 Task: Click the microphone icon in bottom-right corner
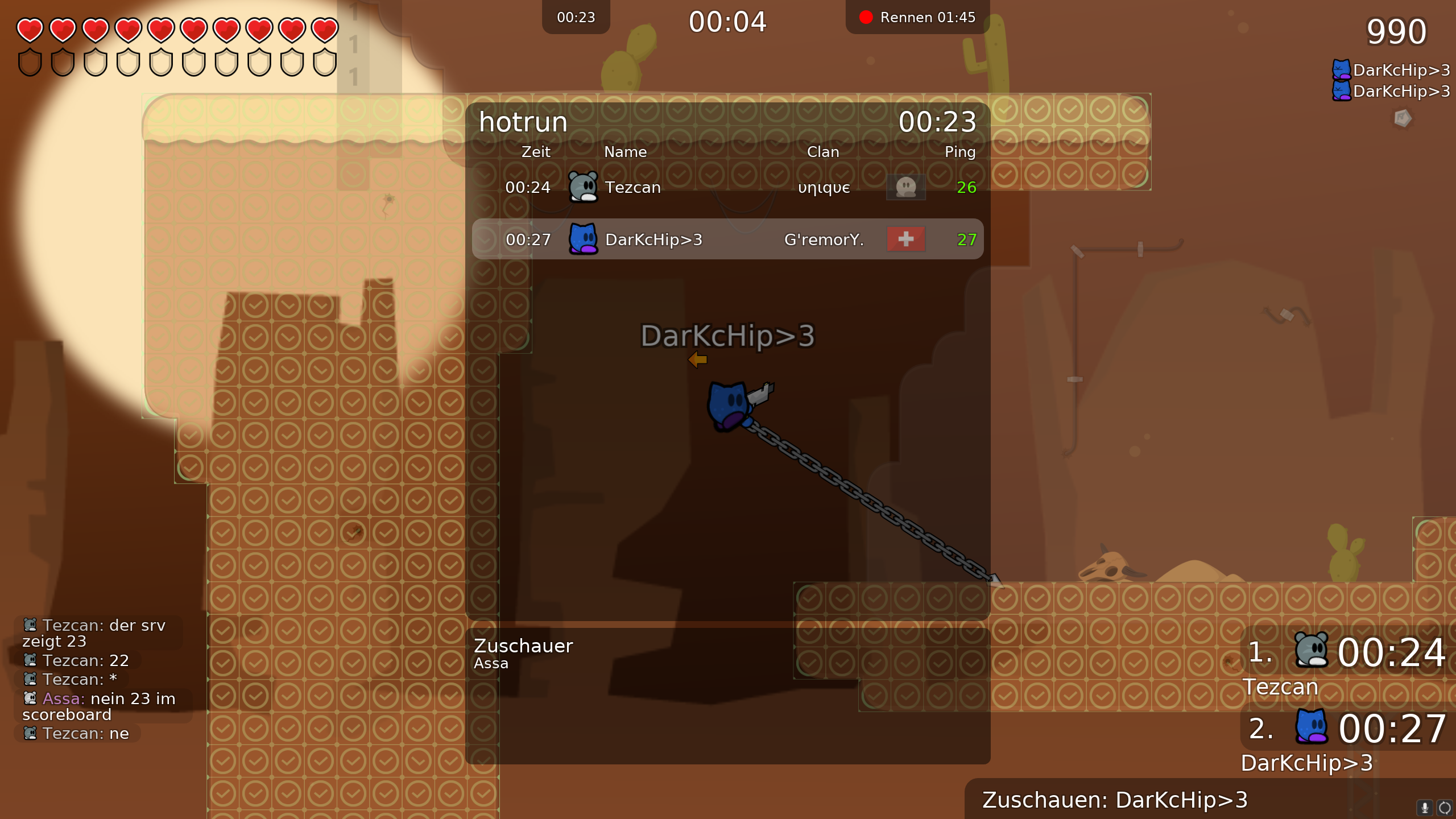point(1425,808)
